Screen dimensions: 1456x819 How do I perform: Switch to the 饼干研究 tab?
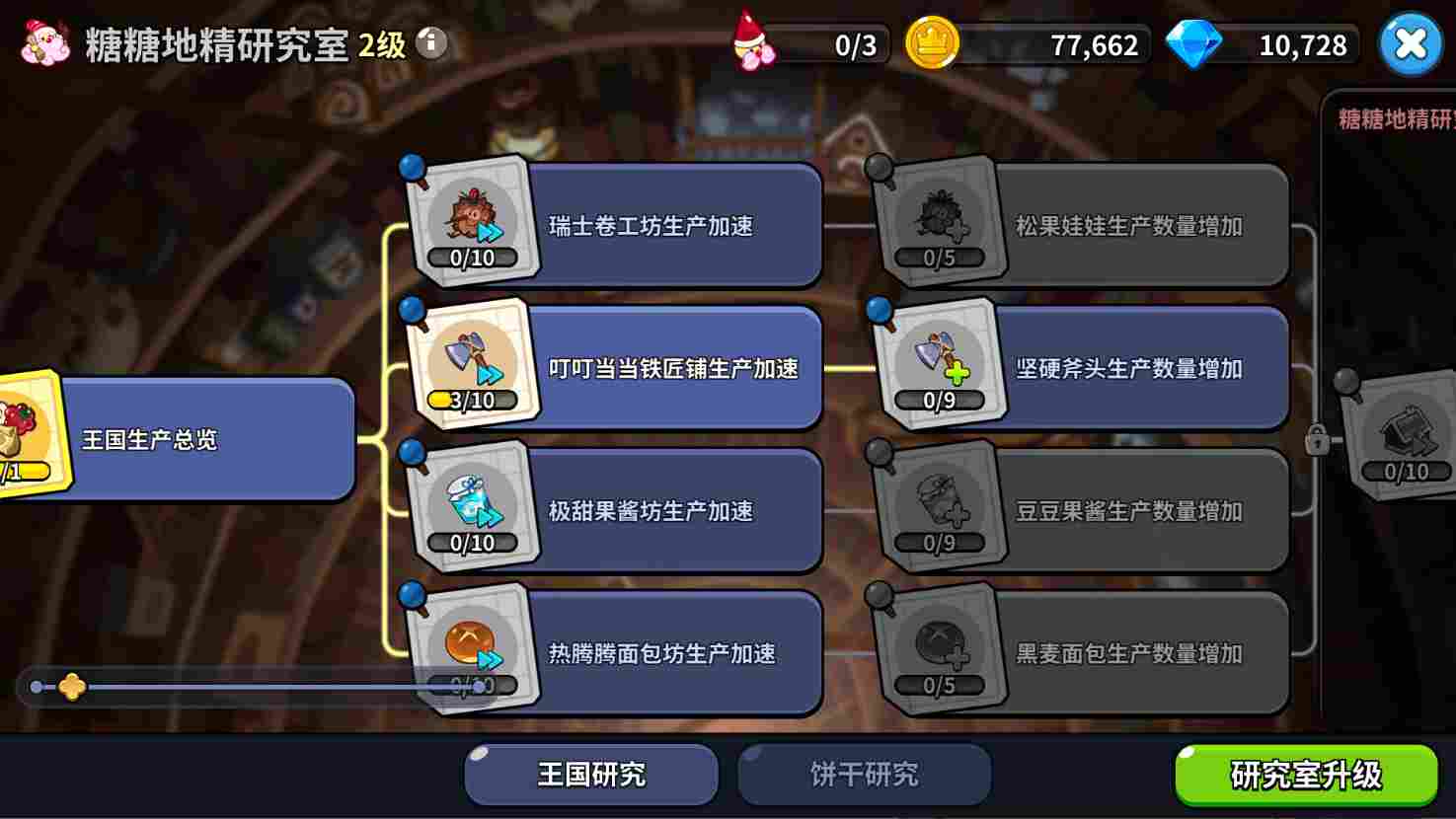point(863,775)
